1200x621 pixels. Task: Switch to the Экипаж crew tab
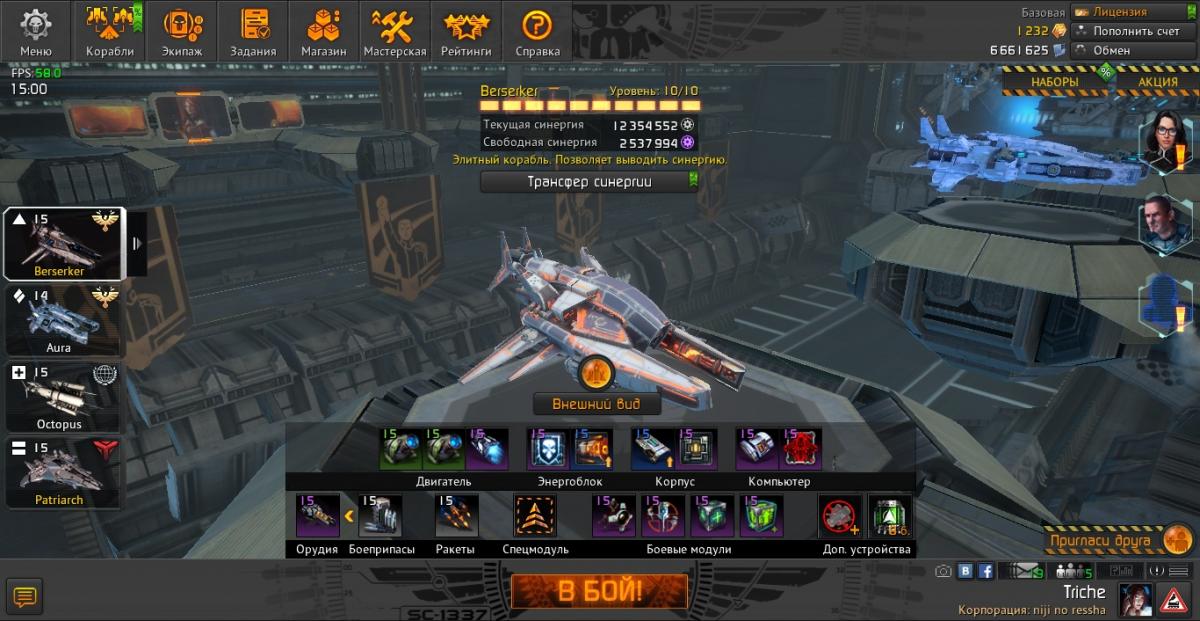[182, 31]
